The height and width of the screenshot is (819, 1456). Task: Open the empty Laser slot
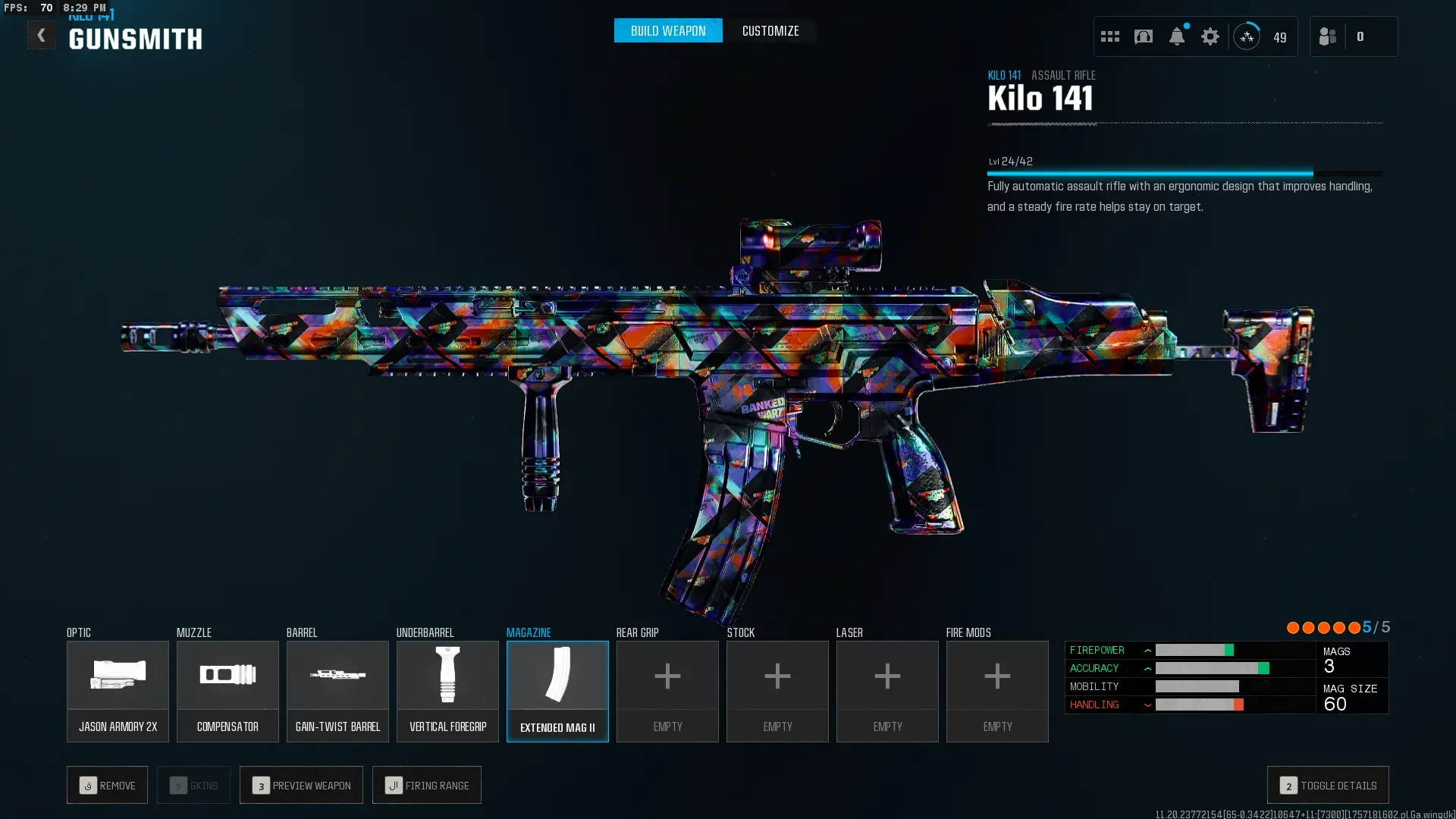pyautogui.click(x=887, y=691)
